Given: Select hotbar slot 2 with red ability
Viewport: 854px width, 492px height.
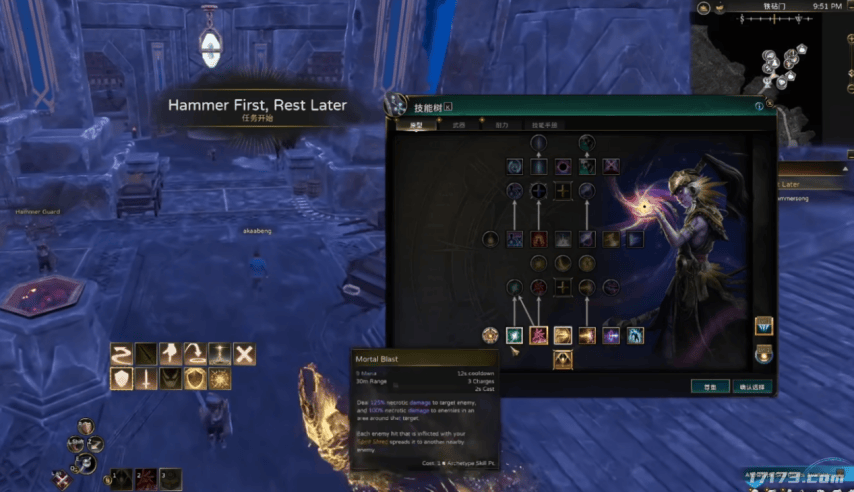Looking at the screenshot, I should click(x=145, y=479).
